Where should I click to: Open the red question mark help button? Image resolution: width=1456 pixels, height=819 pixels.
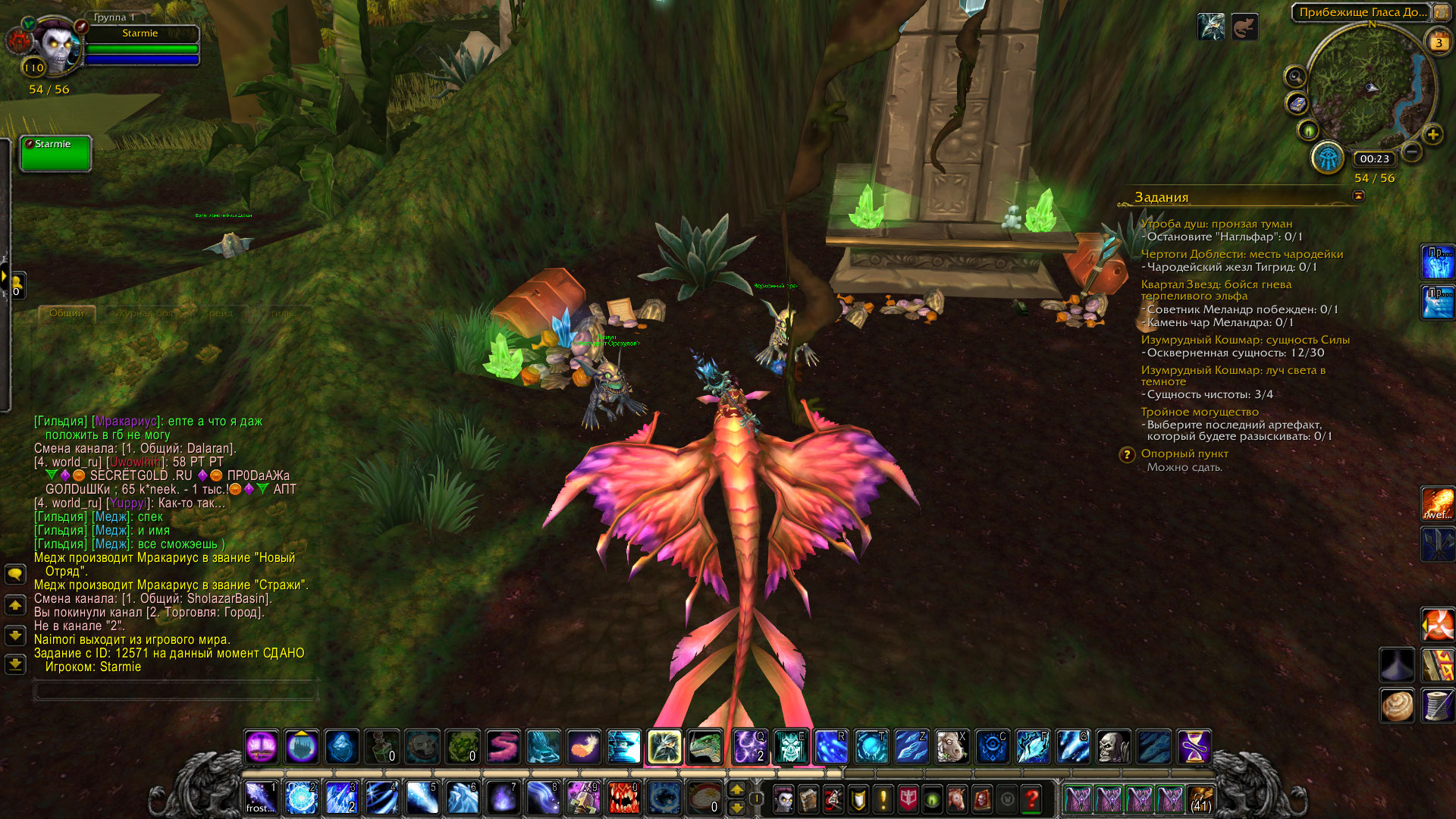click(1031, 799)
